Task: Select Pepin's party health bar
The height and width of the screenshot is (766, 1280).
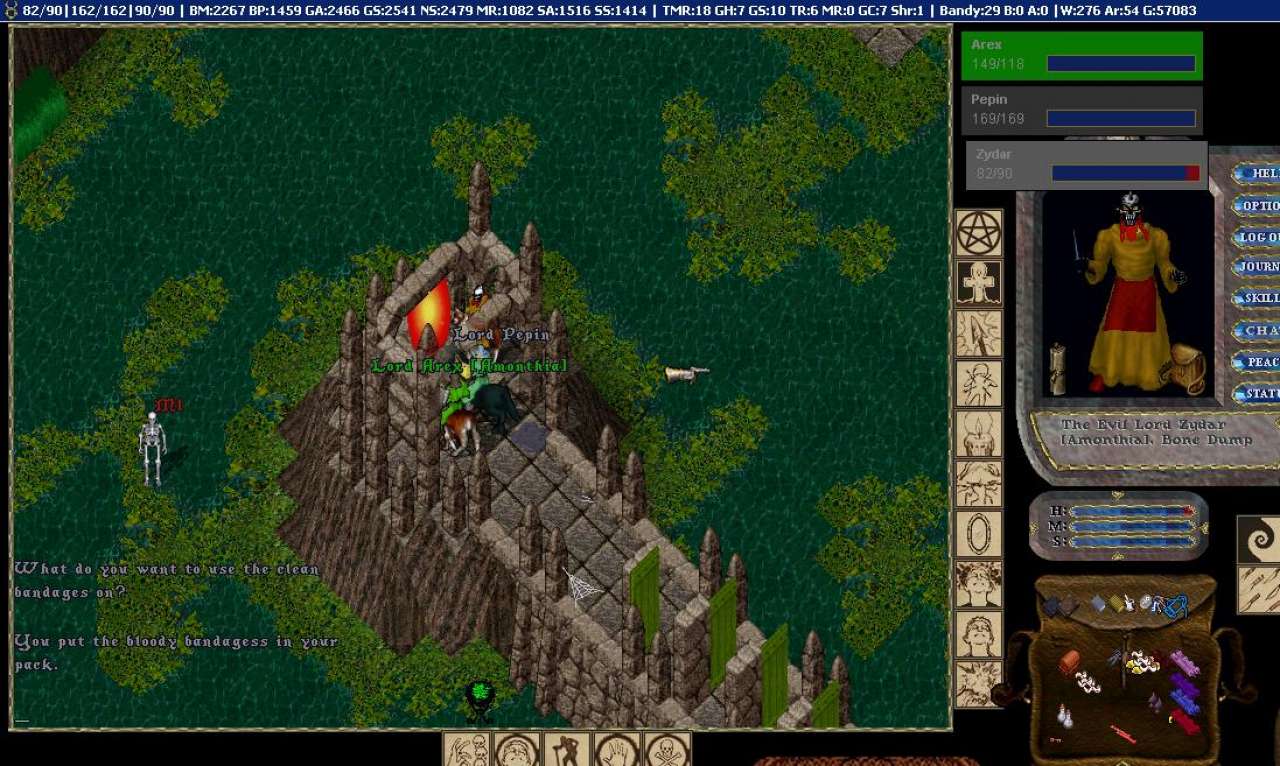Action: click(1081, 110)
